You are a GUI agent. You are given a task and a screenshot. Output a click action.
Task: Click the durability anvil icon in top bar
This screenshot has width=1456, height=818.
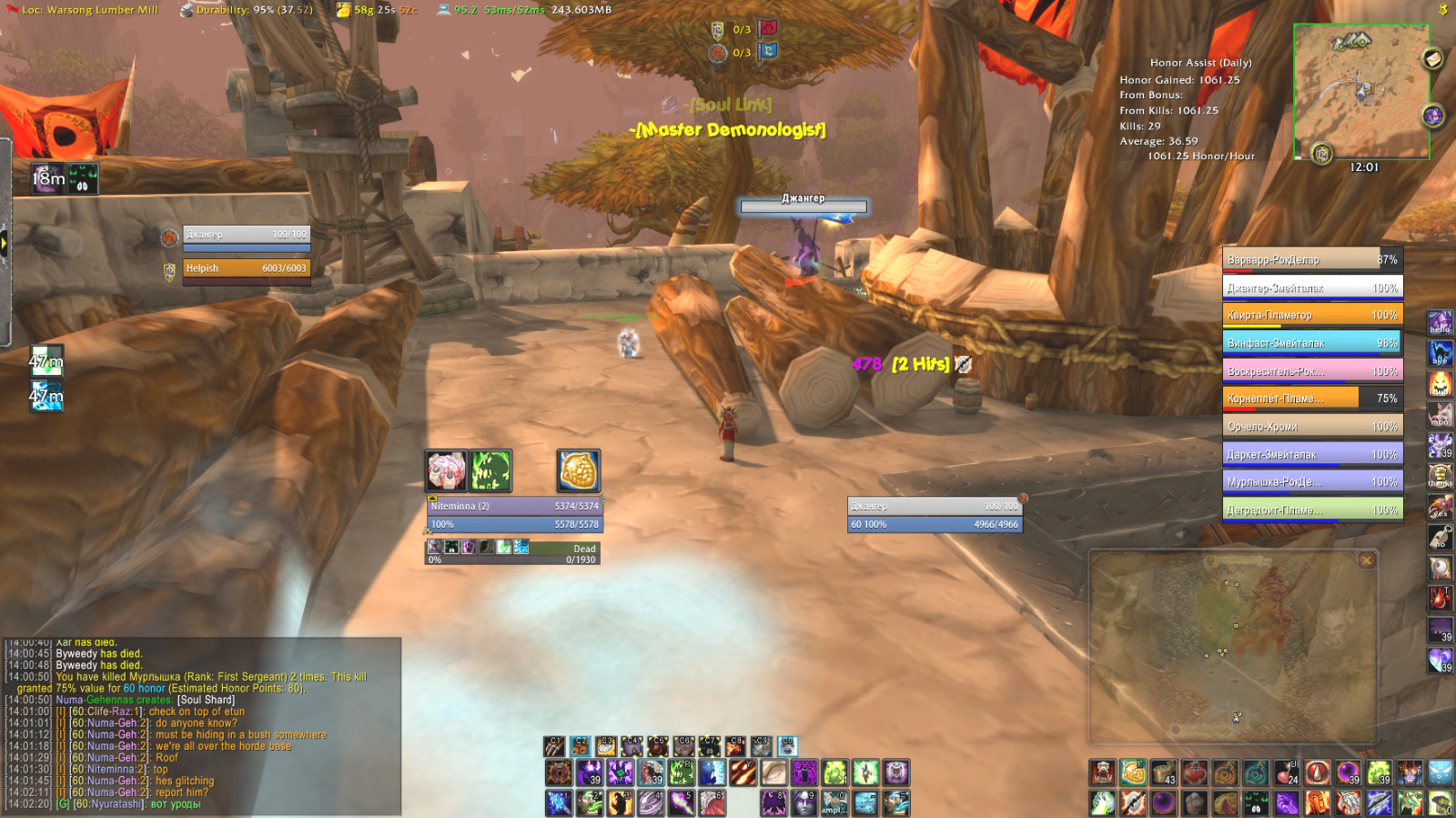pos(188,10)
